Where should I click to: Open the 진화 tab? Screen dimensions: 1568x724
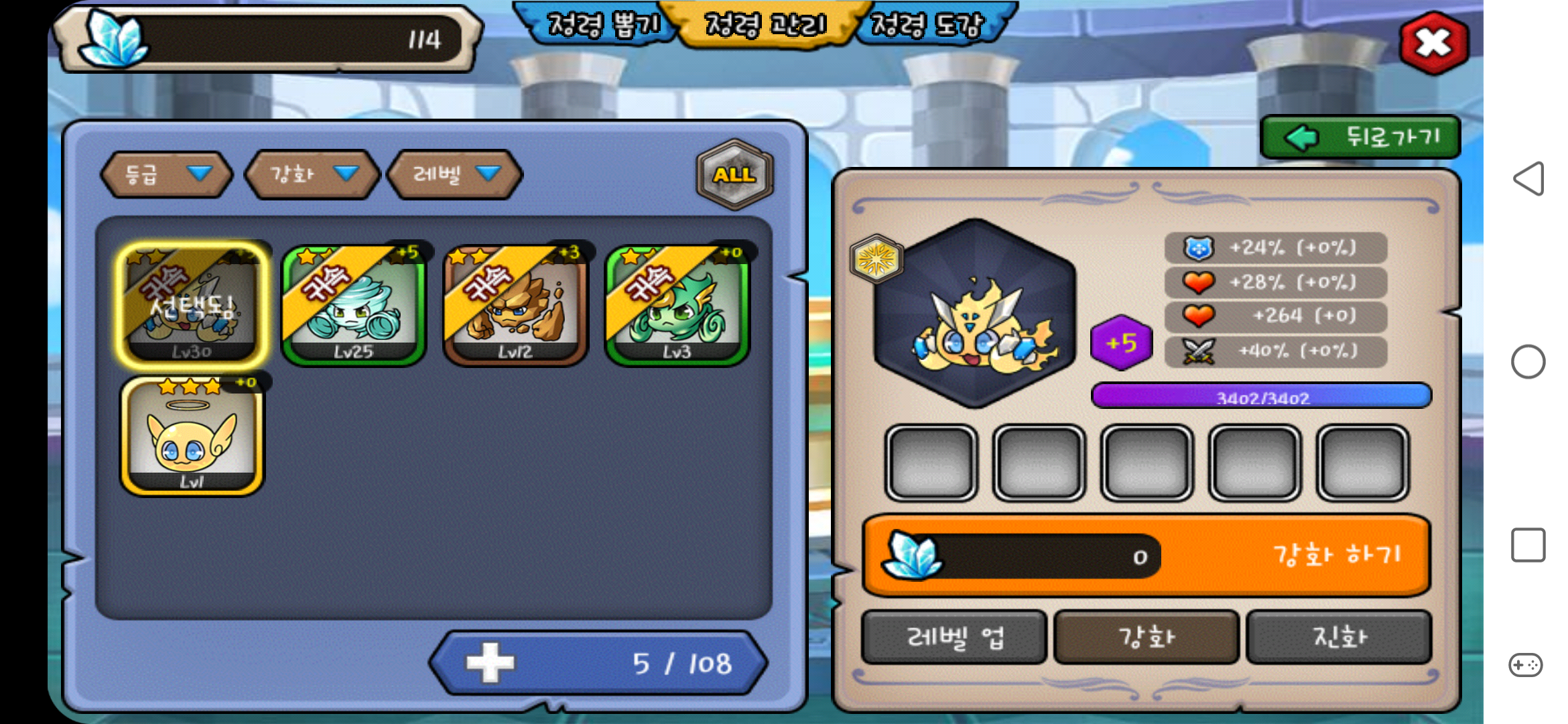[1339, 637]
